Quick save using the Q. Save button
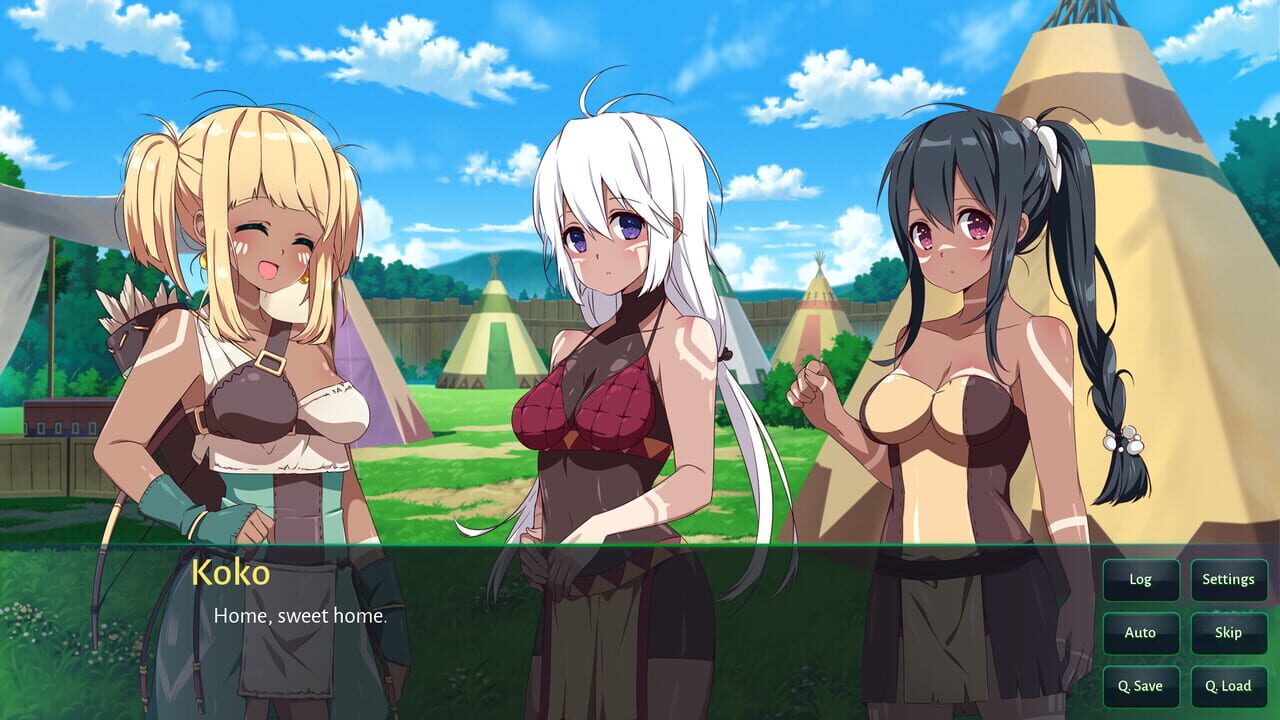Viewport: 1280px width, 720px height. [x=1140, y=686]
